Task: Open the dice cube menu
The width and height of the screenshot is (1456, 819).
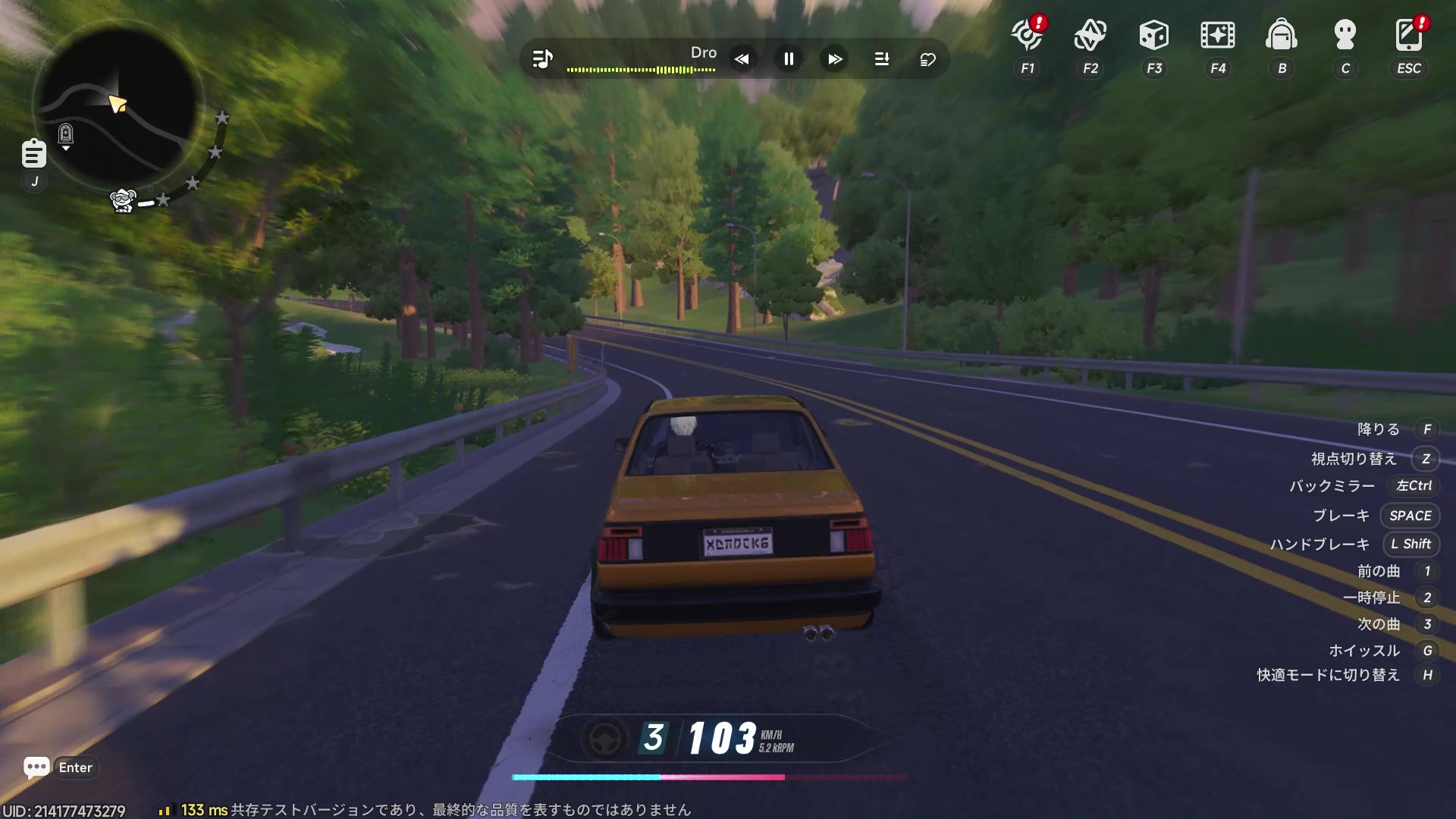Action: point(1154,36)
